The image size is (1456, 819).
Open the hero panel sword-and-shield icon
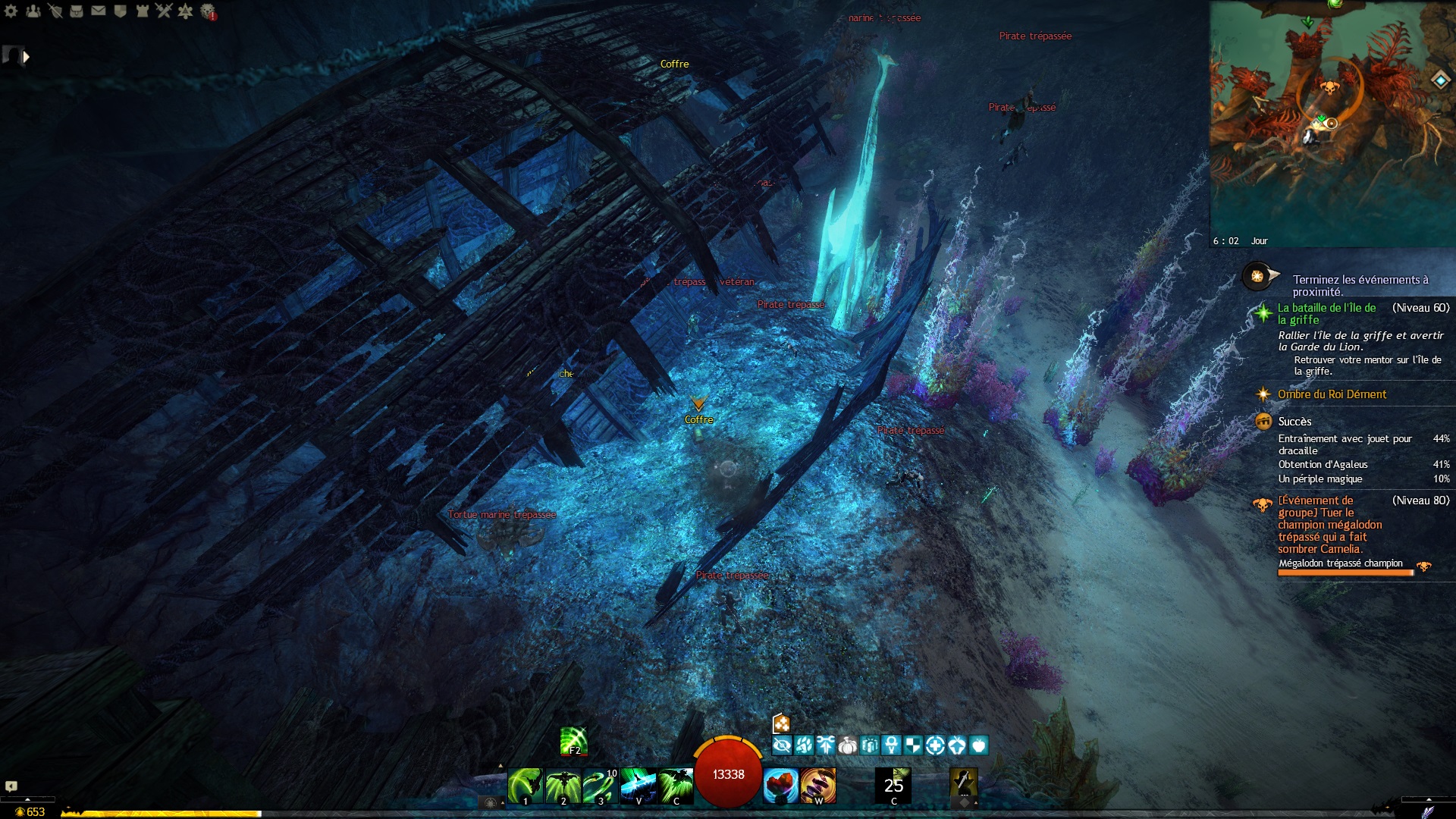[55, 11]
